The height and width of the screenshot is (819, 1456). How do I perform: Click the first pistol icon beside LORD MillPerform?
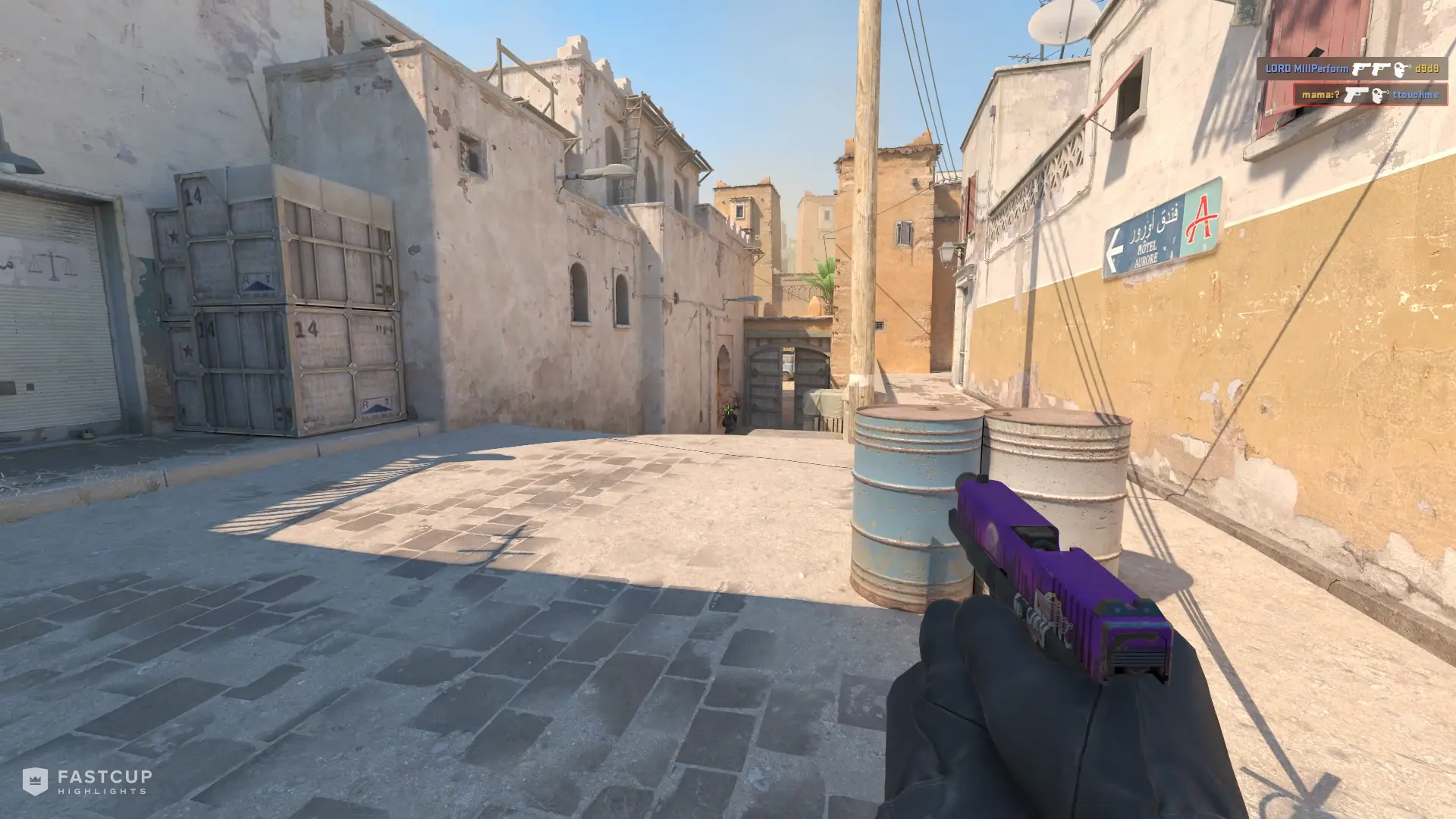[1362, 68]
